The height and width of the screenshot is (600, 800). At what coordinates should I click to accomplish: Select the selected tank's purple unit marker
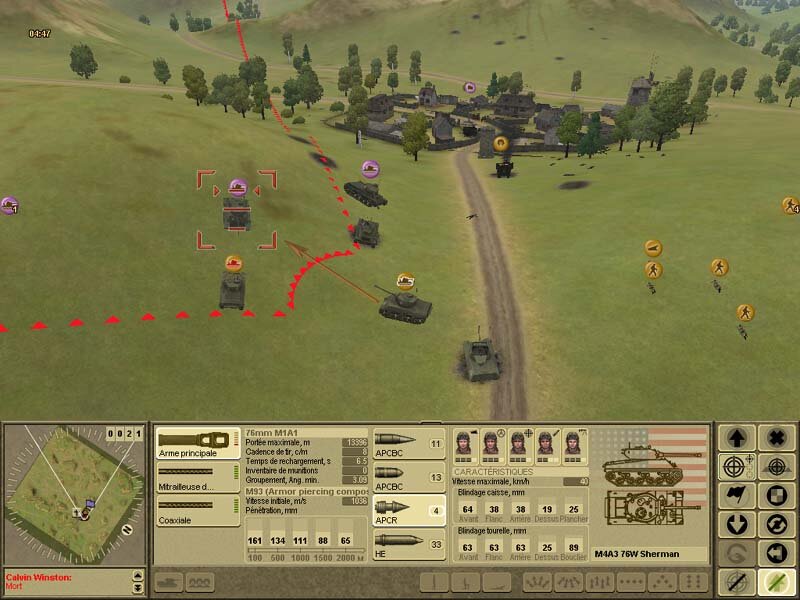pyautogui.click(x=237, y=187)
